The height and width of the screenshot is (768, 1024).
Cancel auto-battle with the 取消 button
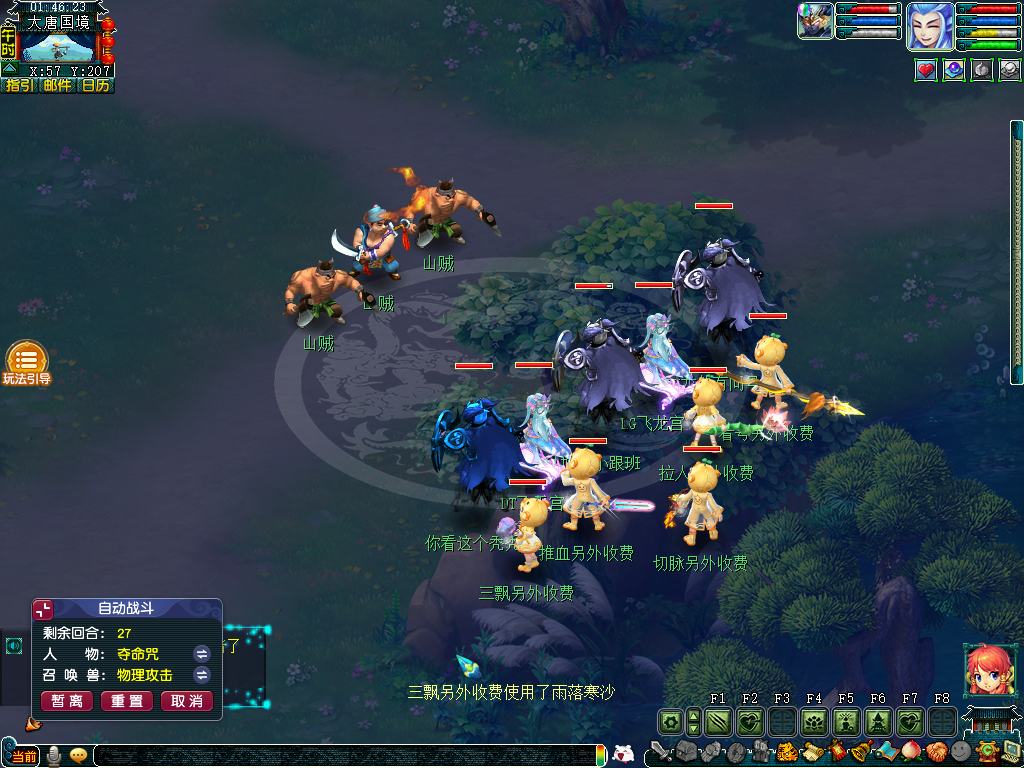coord(187,701)
